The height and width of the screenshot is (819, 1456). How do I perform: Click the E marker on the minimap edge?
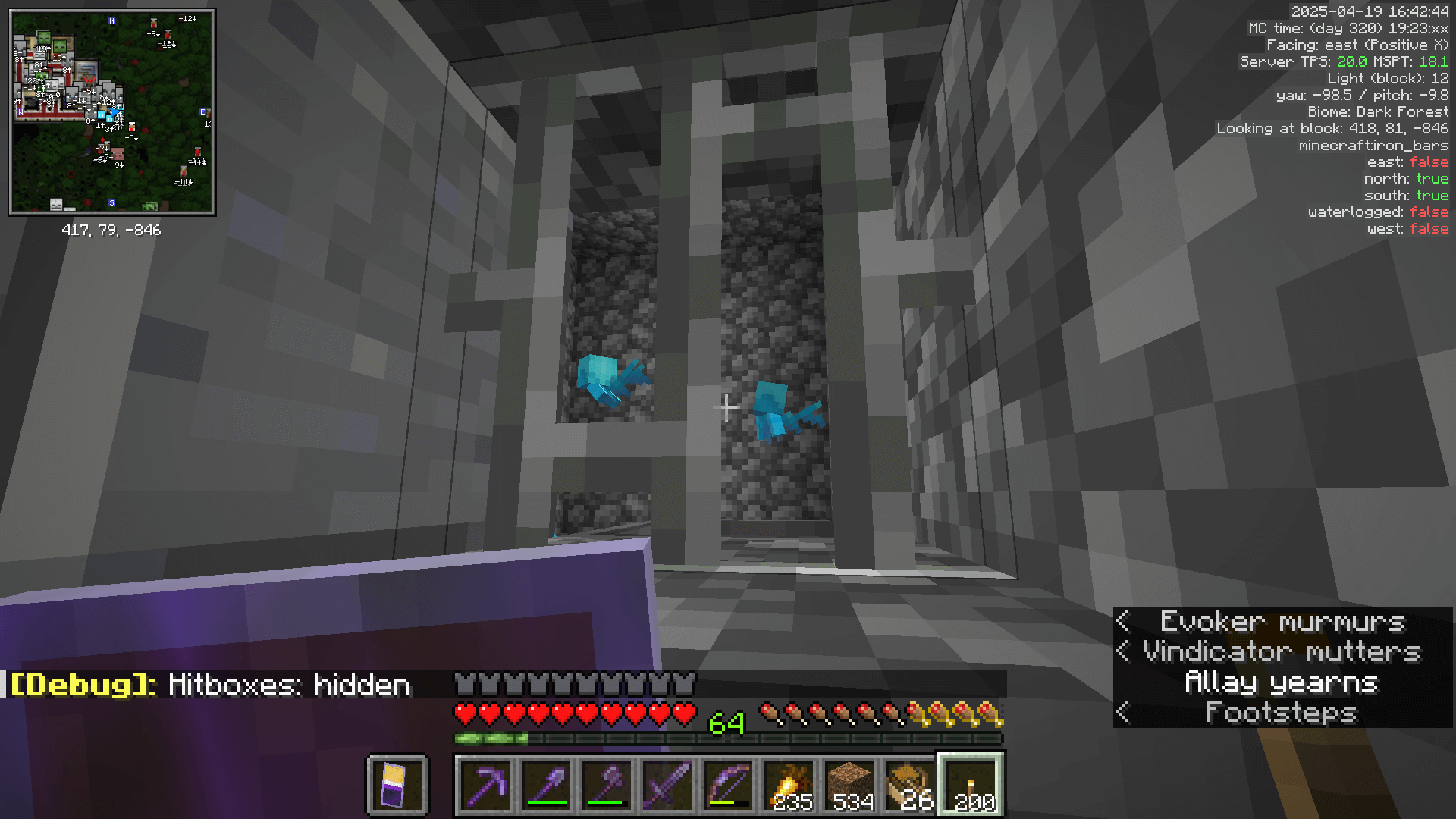[x=202, y=112]
